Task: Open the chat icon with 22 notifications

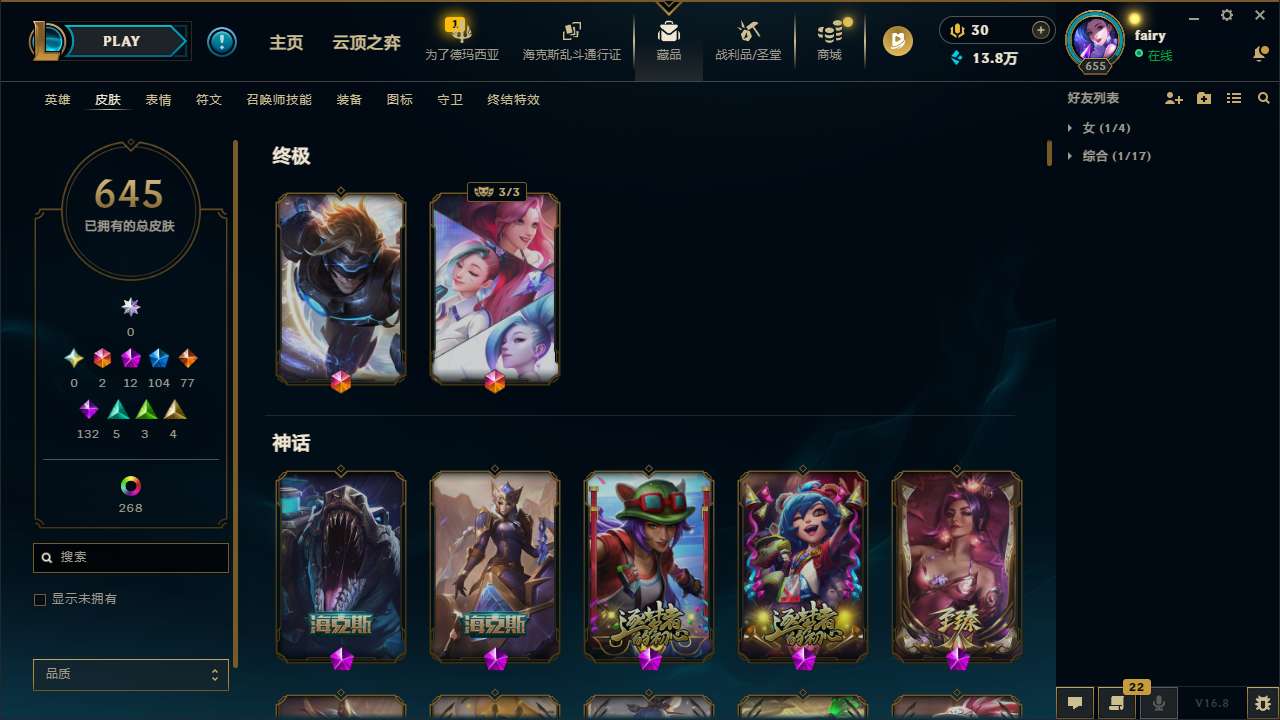Action: point(1117,702)
